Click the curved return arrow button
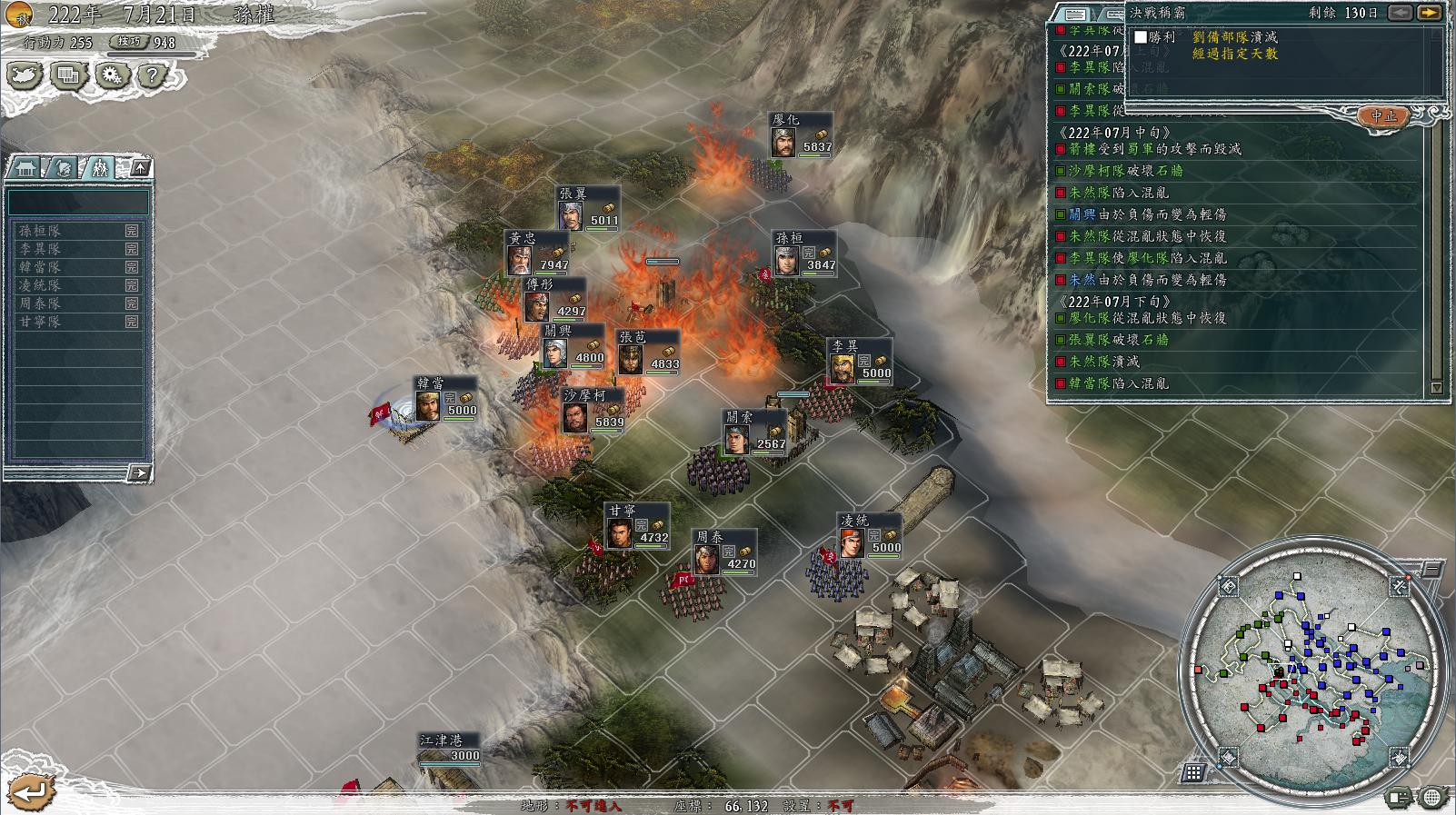This screenshot has width=1456, height=815. tap(29, 791)
